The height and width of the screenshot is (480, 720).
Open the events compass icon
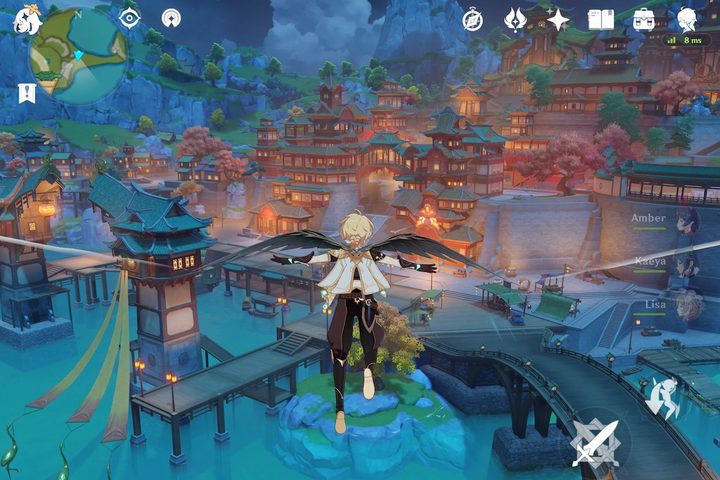pos(472,19)
